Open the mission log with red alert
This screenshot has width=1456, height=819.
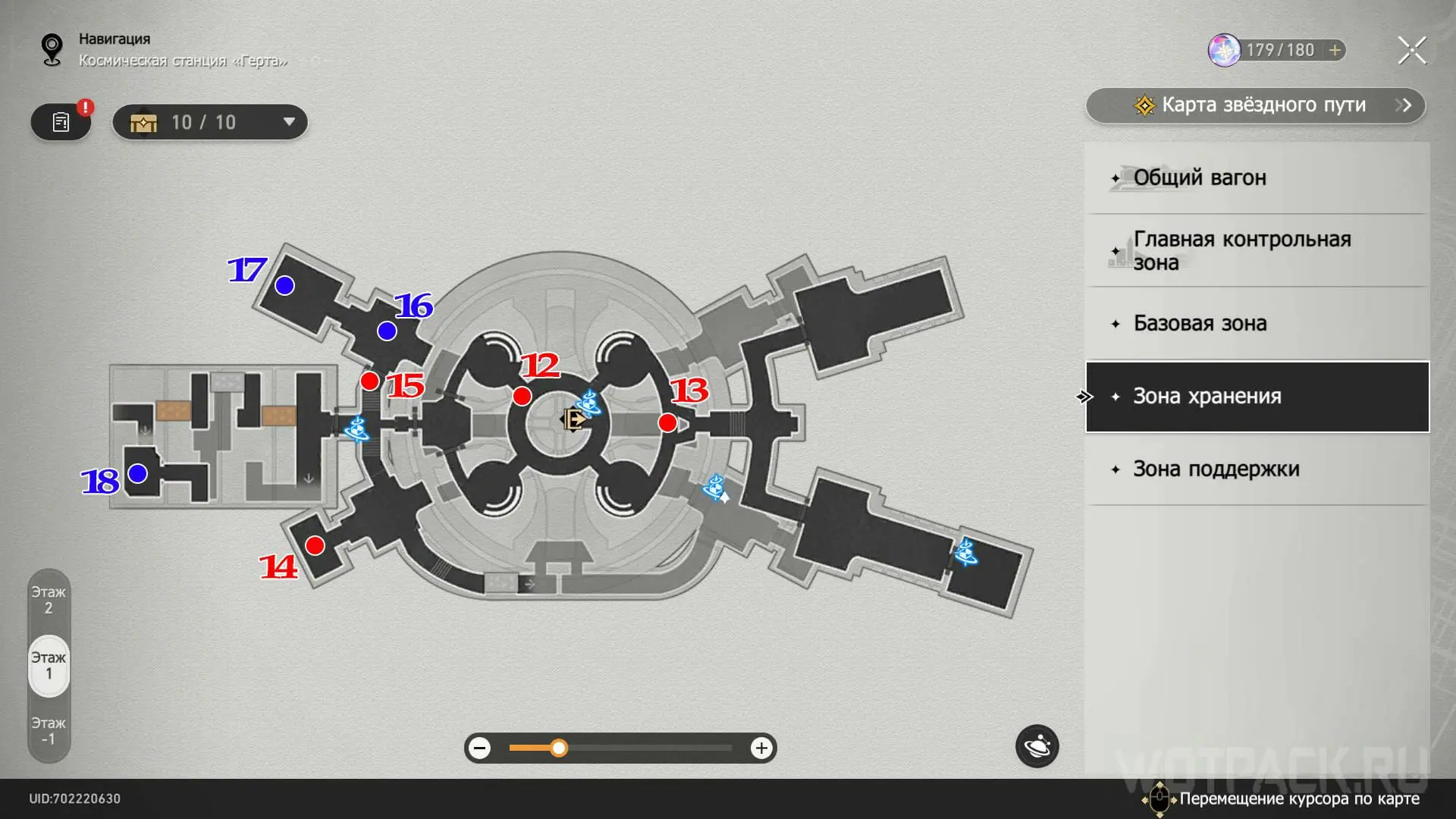(61, 122)
